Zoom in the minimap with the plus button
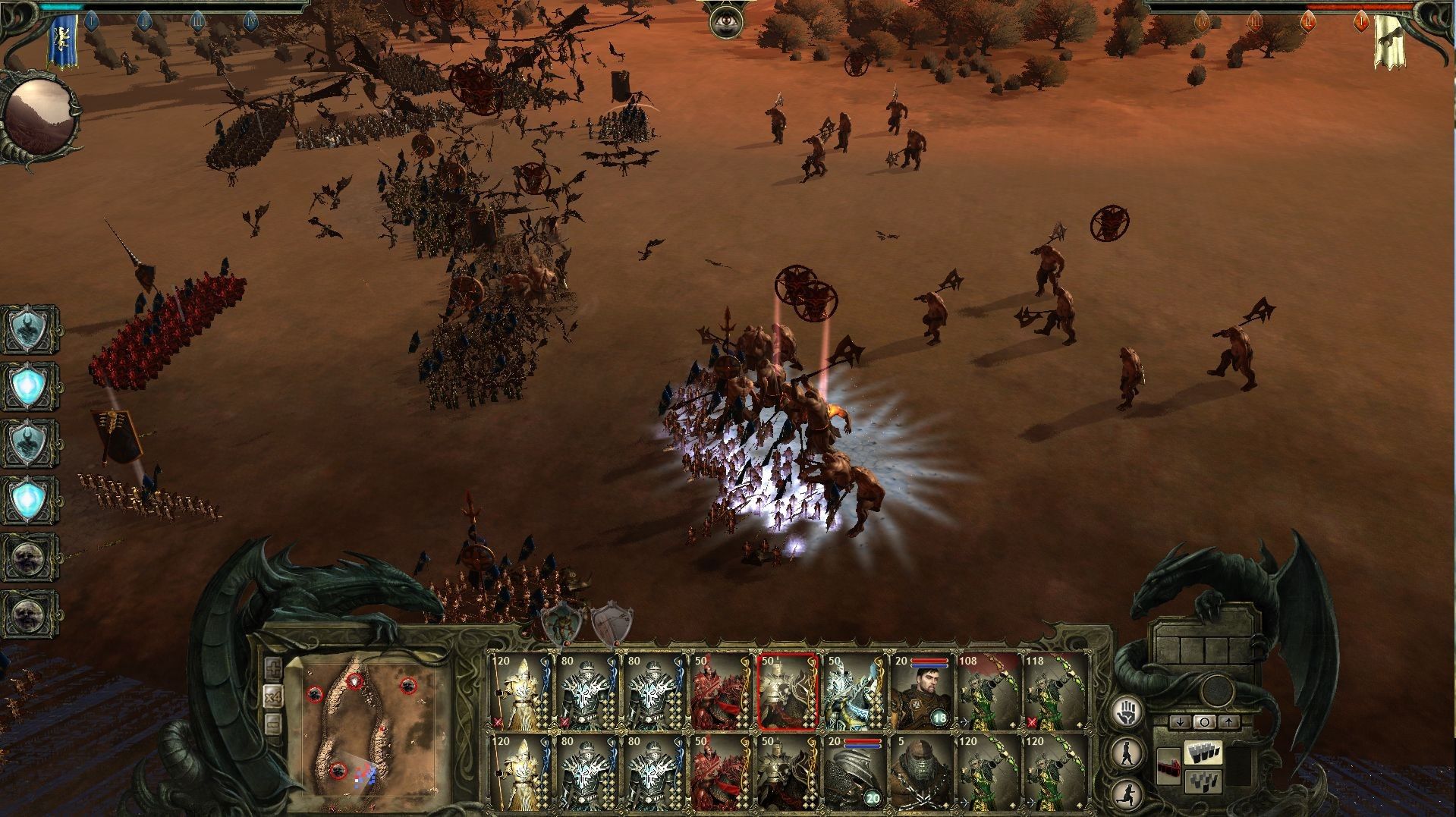 click(x=274, y=668)
